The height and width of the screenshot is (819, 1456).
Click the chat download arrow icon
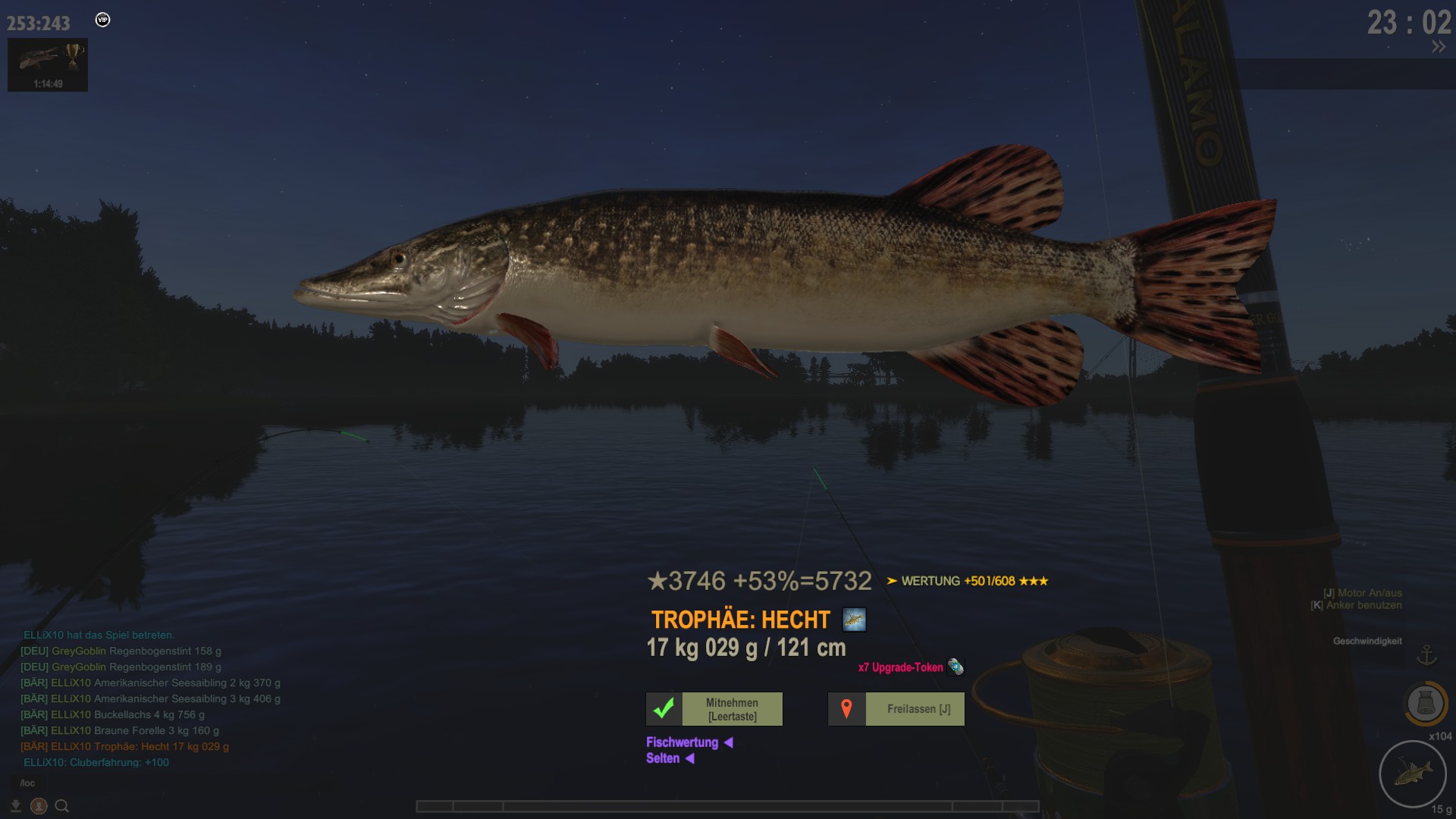pos(15,806)
